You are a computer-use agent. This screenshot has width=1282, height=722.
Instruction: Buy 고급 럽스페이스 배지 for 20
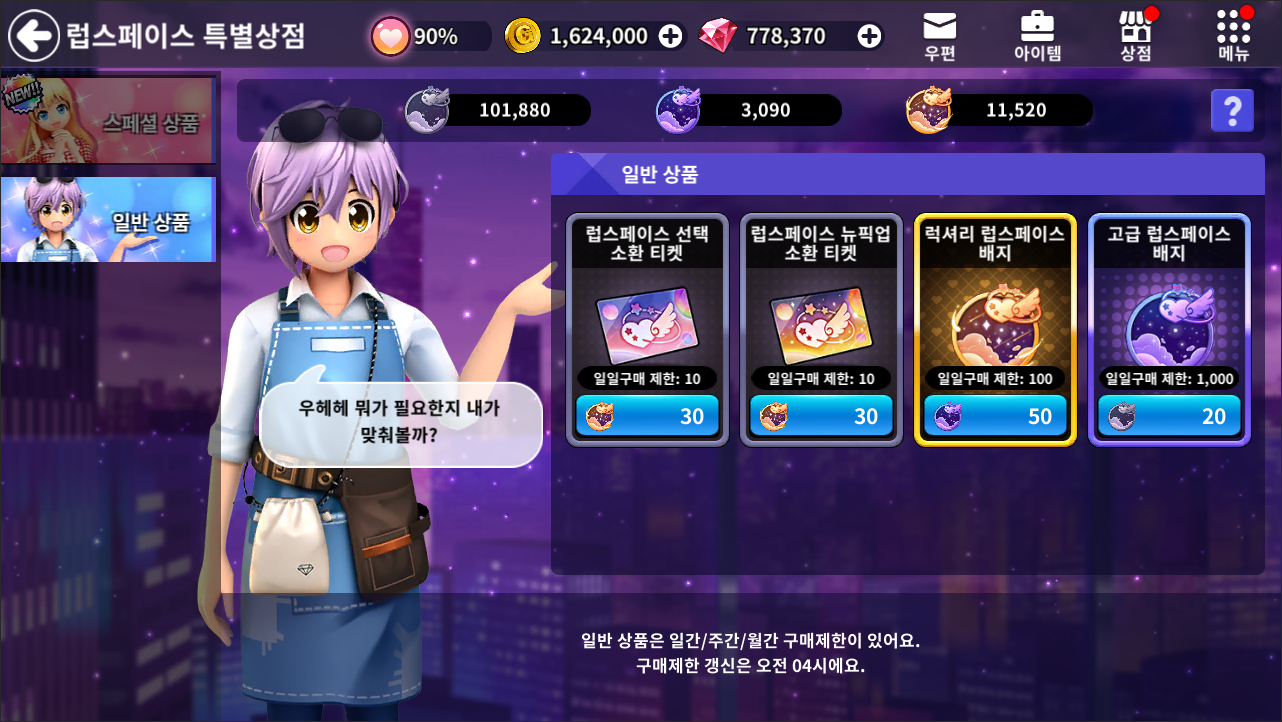1169,416
